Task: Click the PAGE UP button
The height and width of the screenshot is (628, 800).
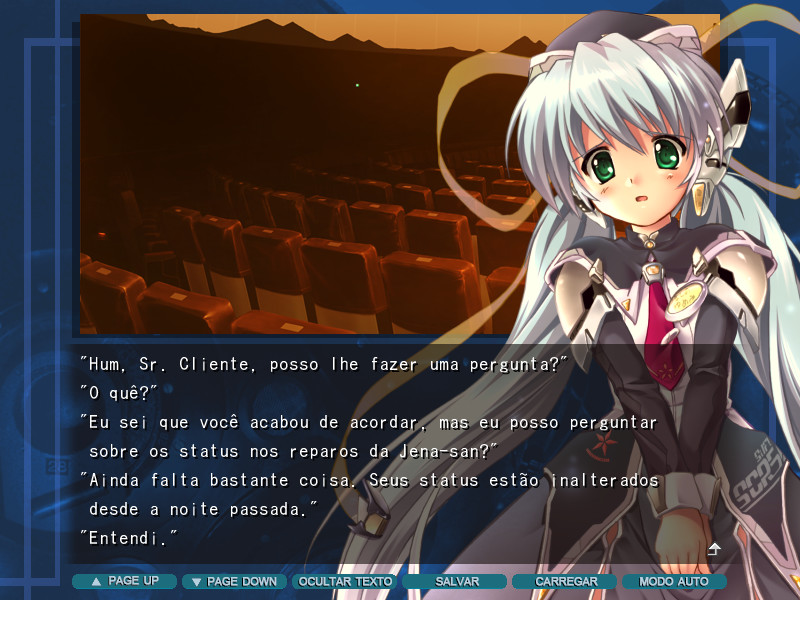Action: 124,581
